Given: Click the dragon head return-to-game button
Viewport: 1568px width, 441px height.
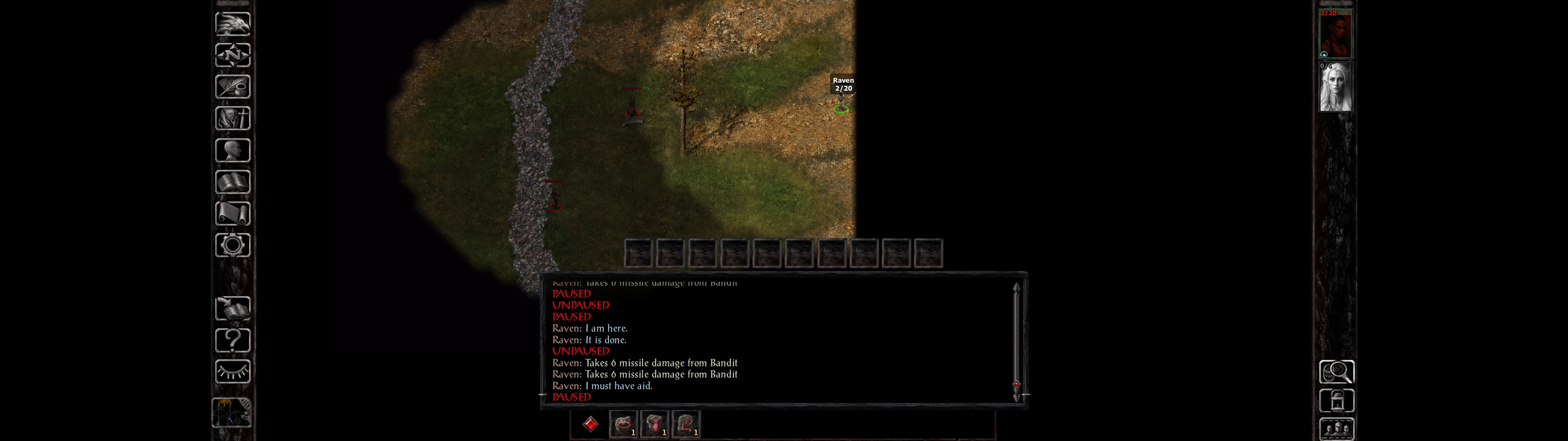Looking at the screenshot, I should 232,24.
